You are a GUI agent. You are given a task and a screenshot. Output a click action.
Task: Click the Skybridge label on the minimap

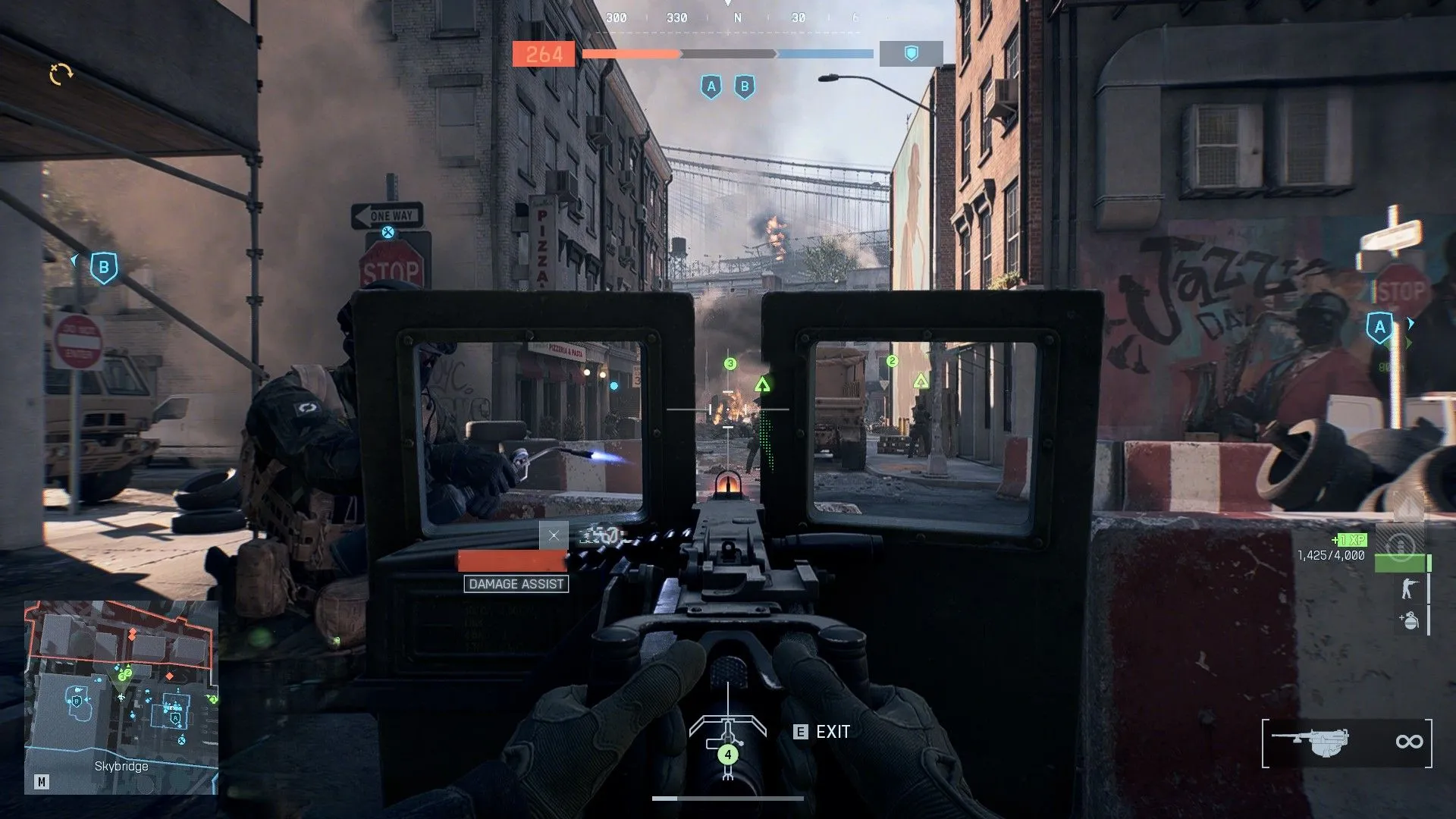click(x=121, y=766)
